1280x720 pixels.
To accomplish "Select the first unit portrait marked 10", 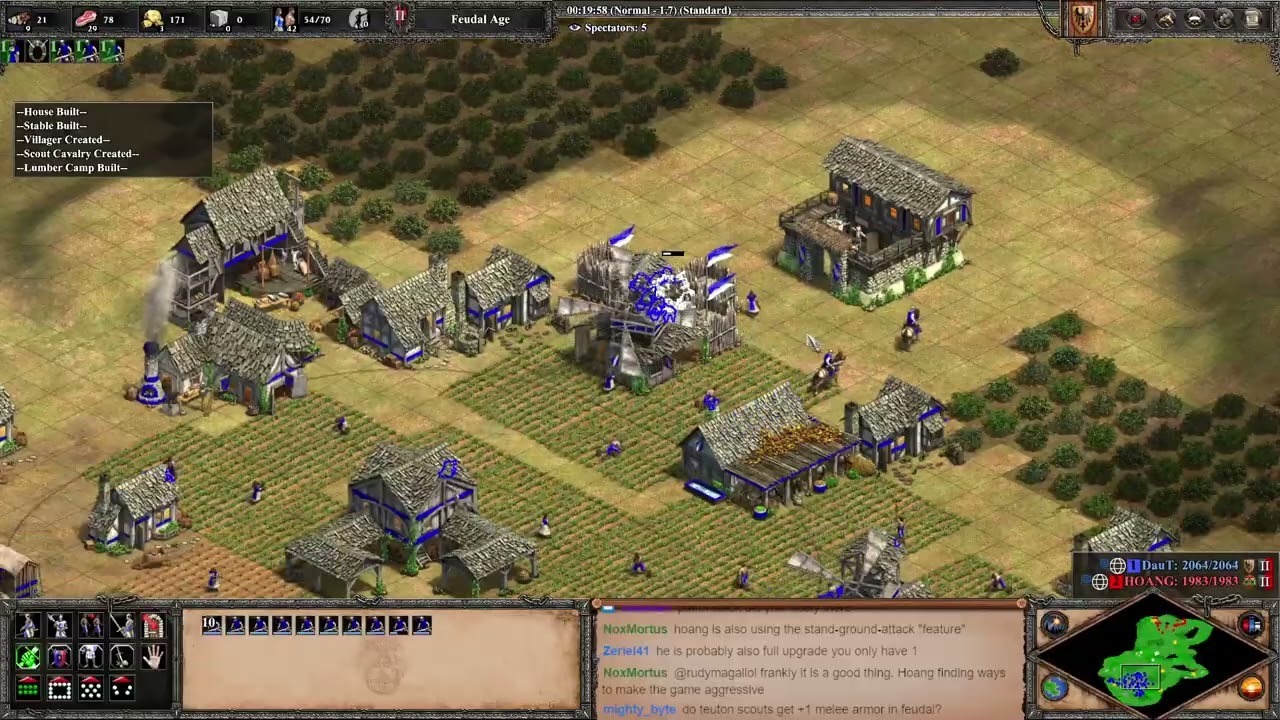I will (212, 625).
